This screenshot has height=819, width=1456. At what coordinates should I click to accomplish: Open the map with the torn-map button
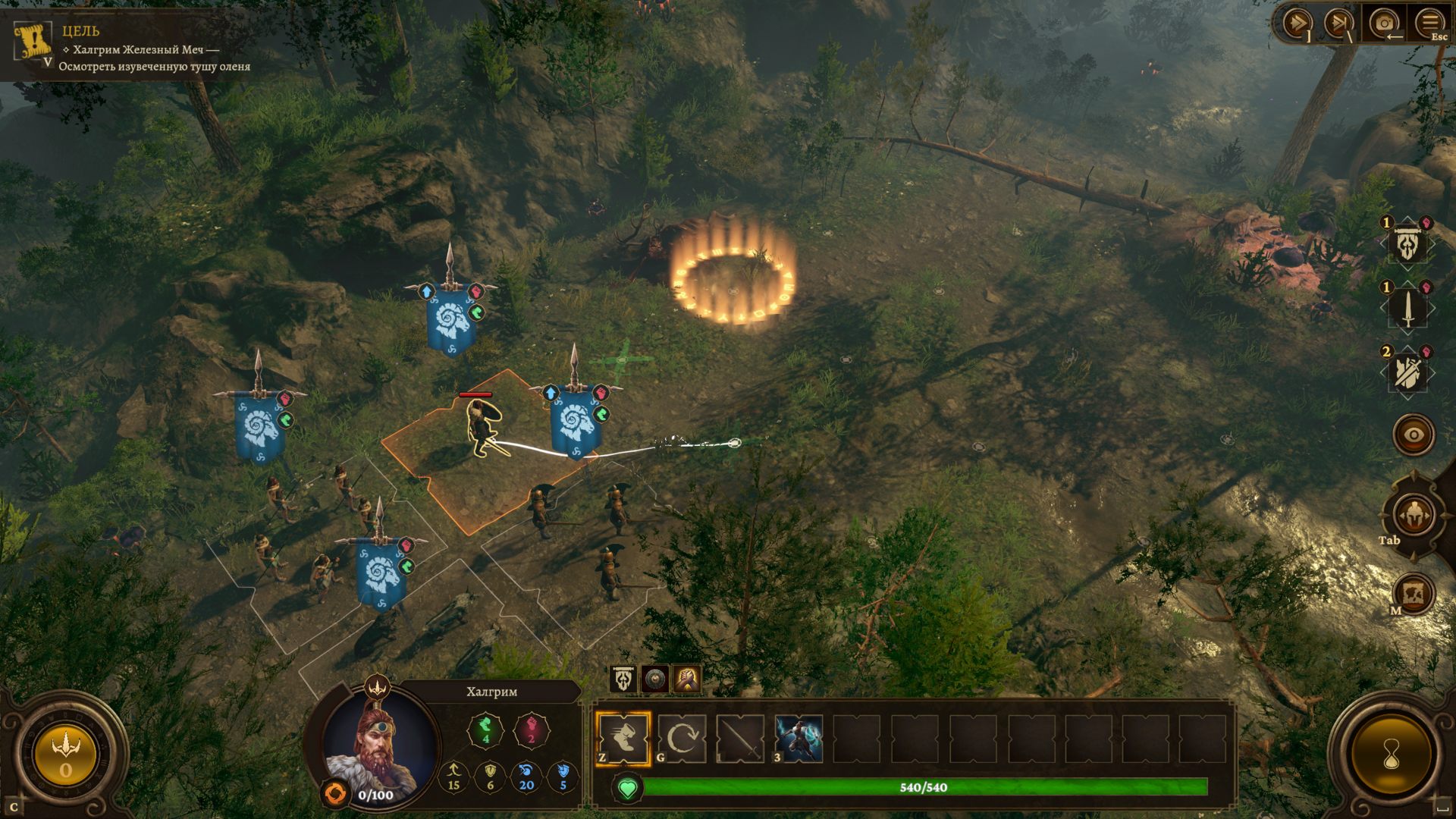(1415, 594)
